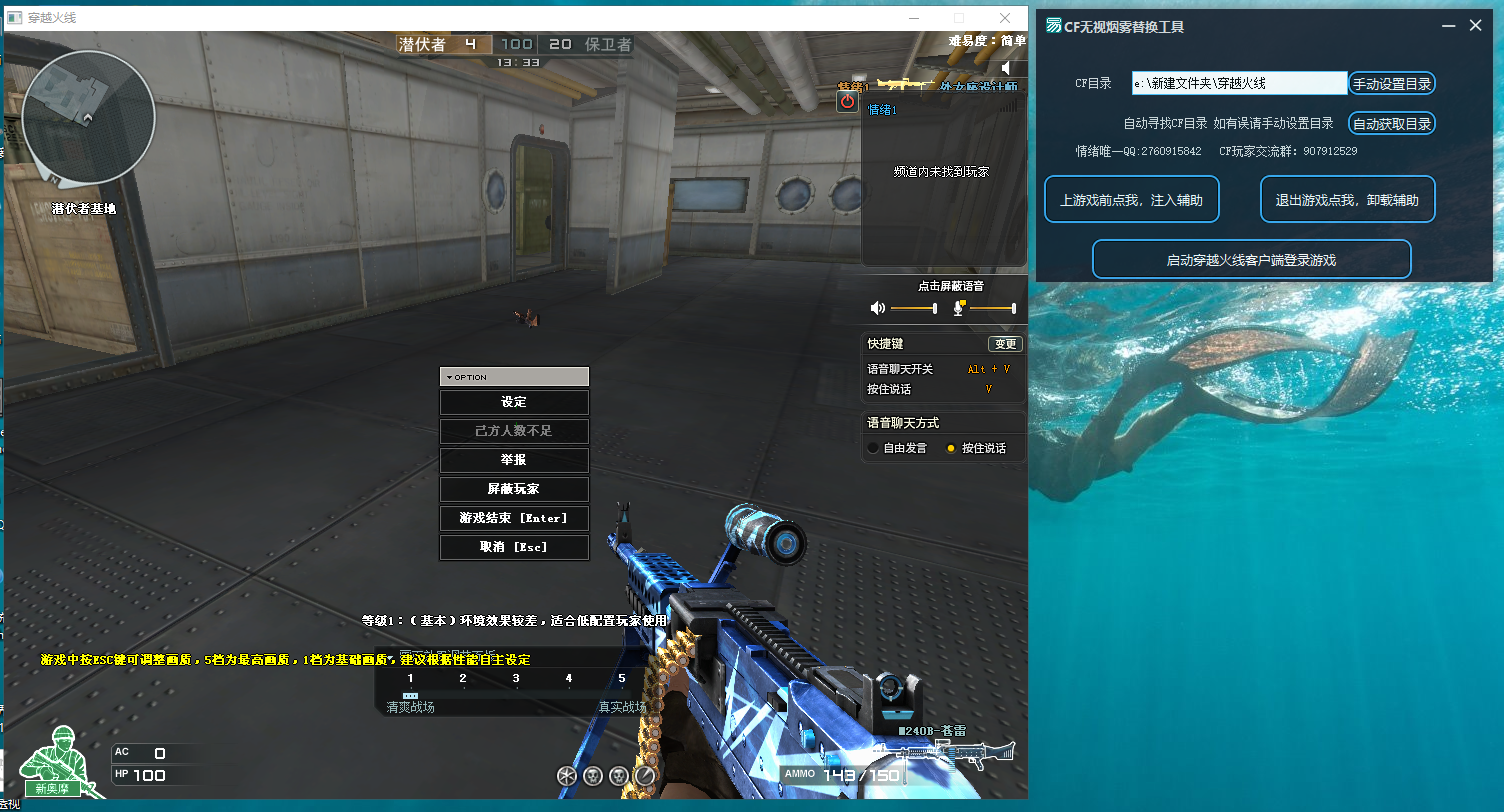
Task: Click the 潜伏者基地 minimap
Action: point(90,117)
